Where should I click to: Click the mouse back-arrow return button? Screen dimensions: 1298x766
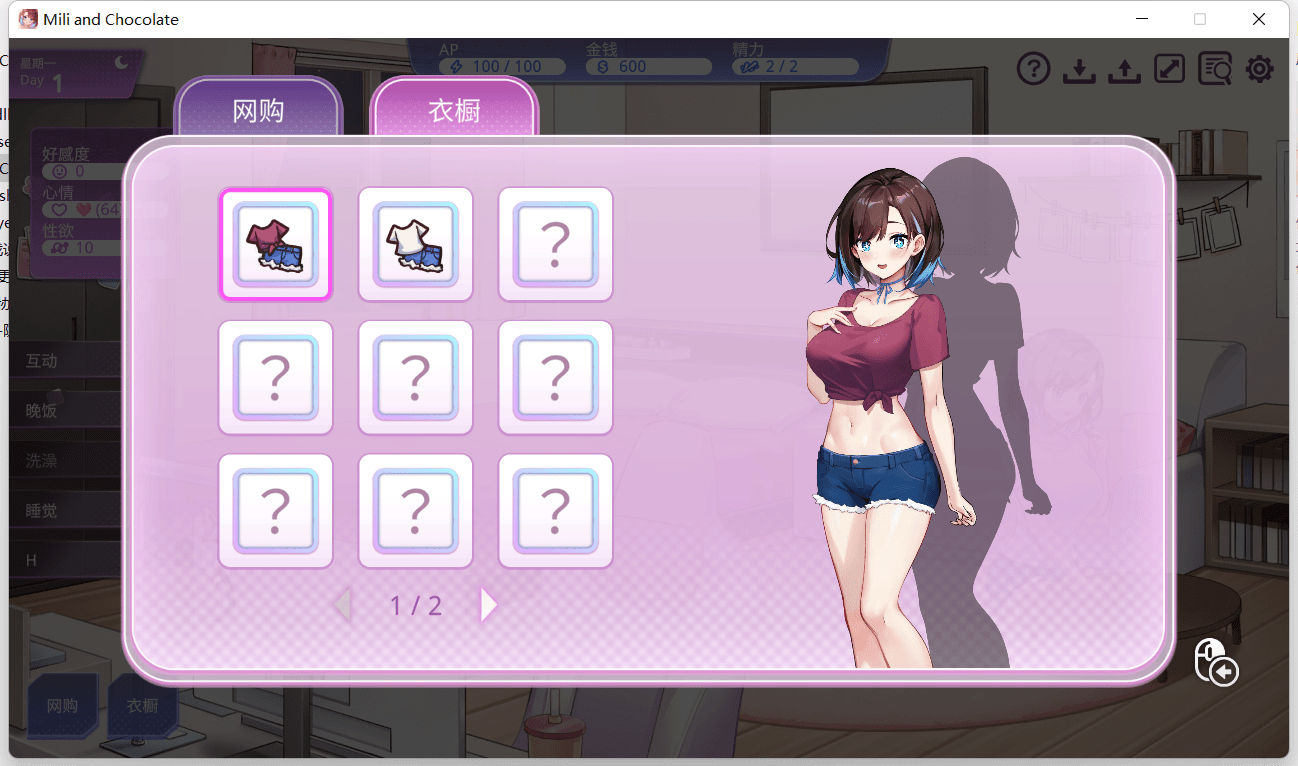pos(1216,661)
